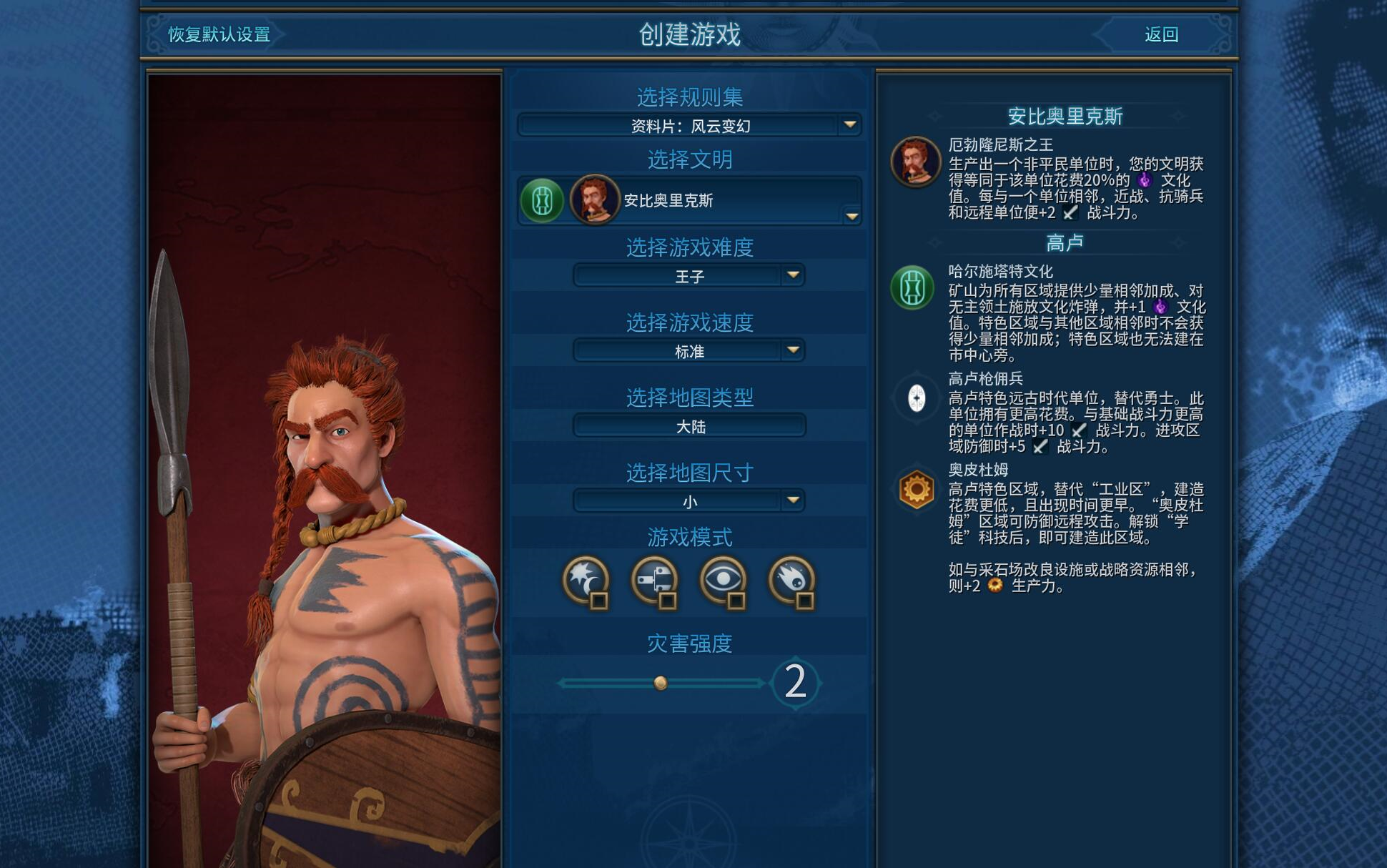
Task: Toggle the eye icon game mode
Action: [724, 581]
